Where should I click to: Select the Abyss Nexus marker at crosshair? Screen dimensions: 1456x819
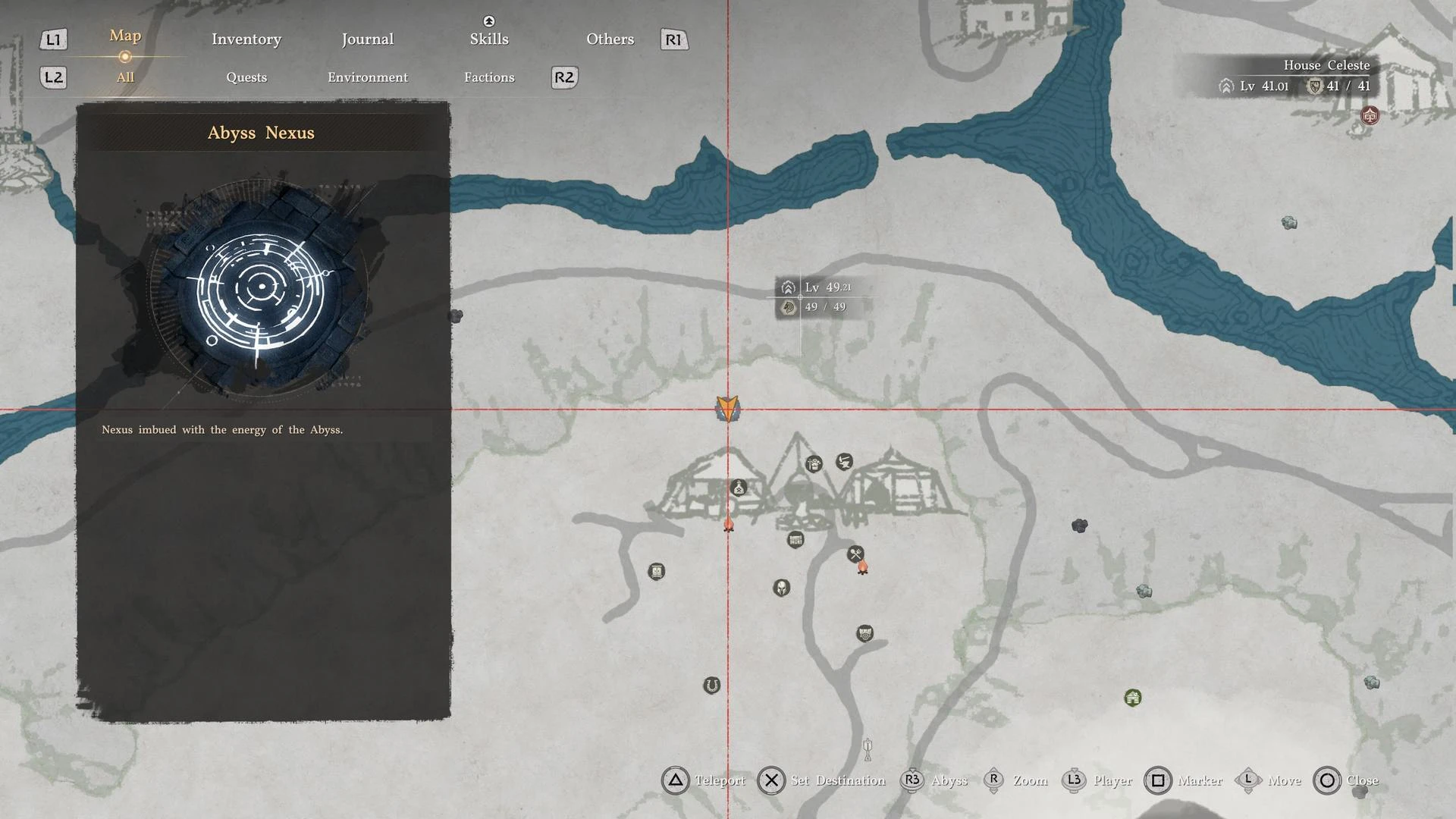[727, 409]
